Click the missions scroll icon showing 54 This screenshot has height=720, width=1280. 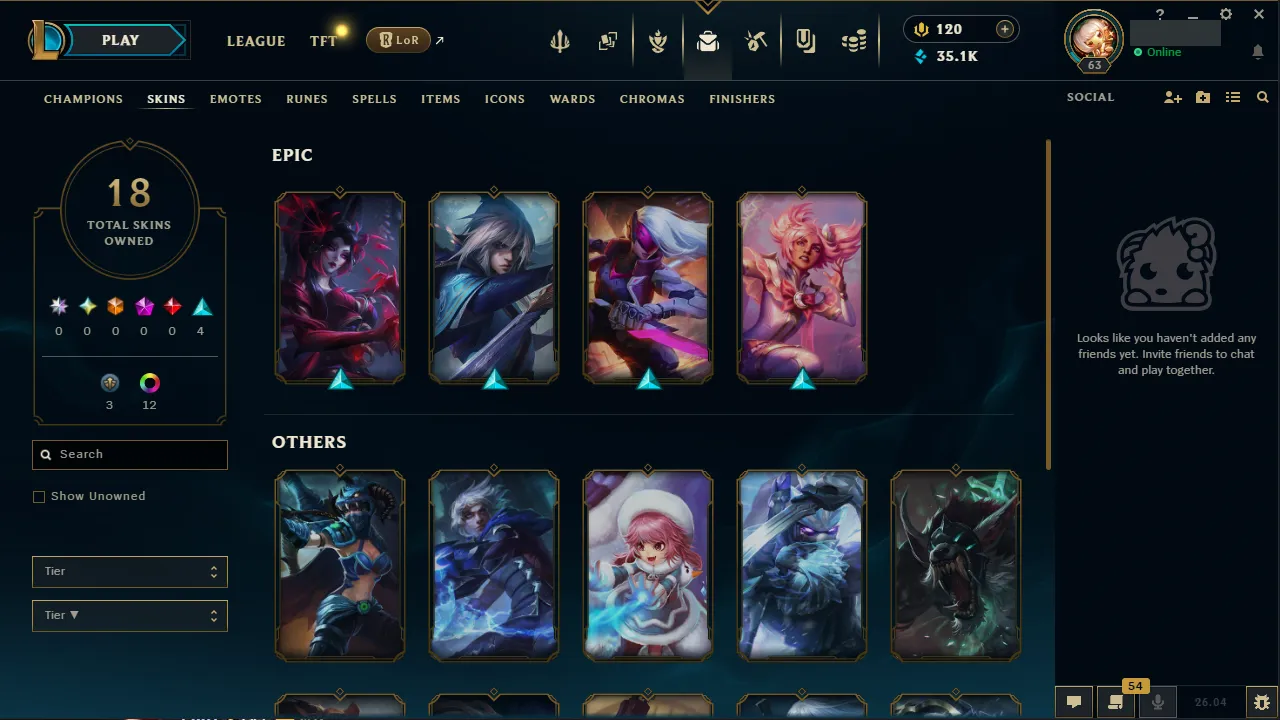point(1115,701)
